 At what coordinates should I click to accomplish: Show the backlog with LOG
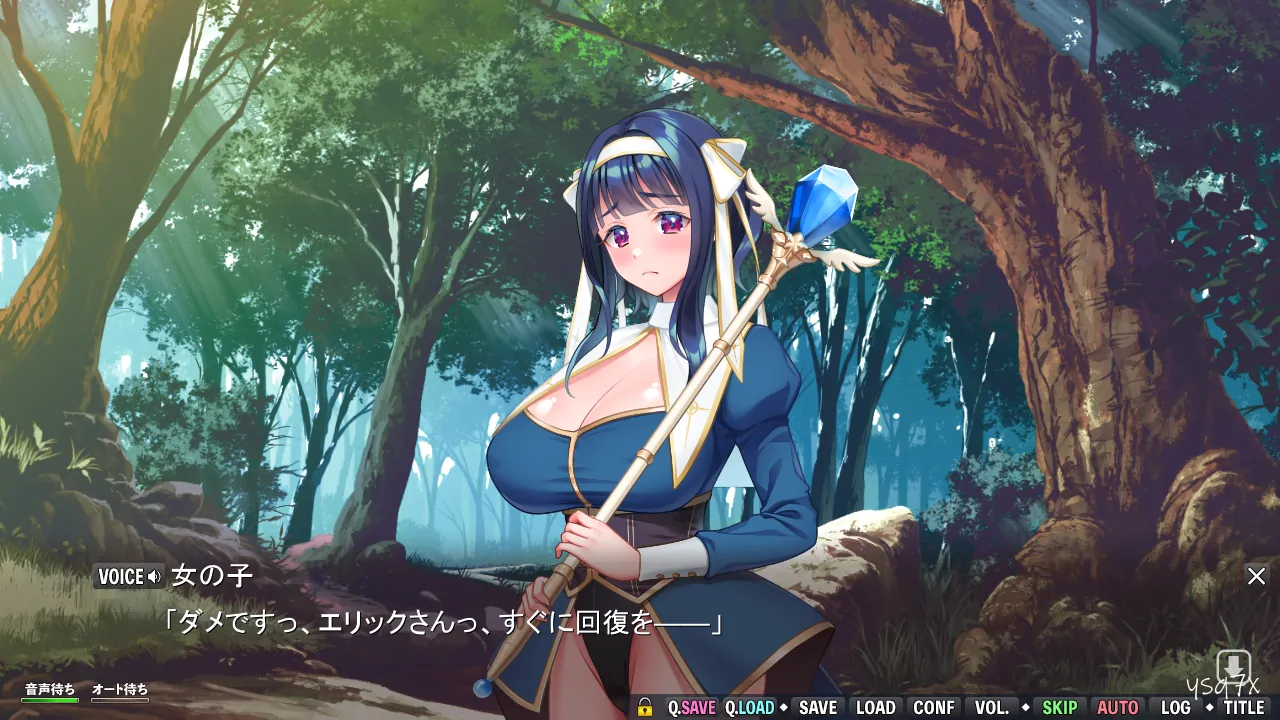1176,707
